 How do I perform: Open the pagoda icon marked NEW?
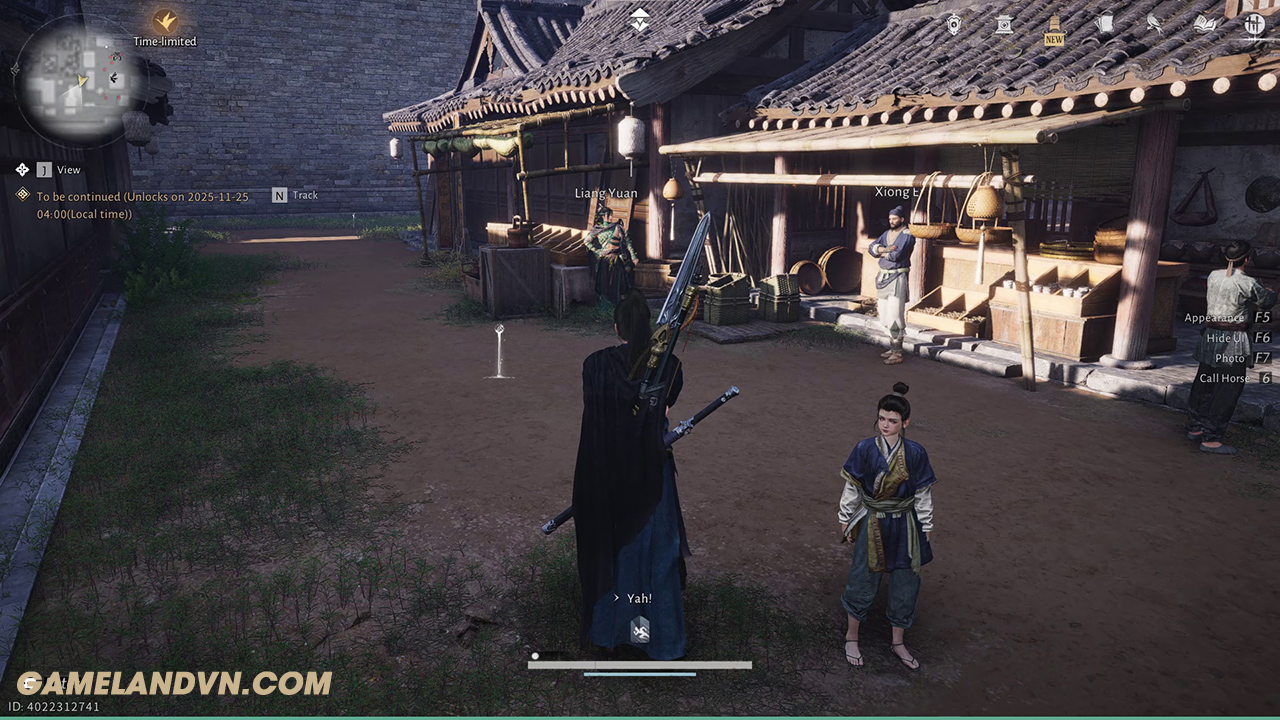coord(1054,25)
